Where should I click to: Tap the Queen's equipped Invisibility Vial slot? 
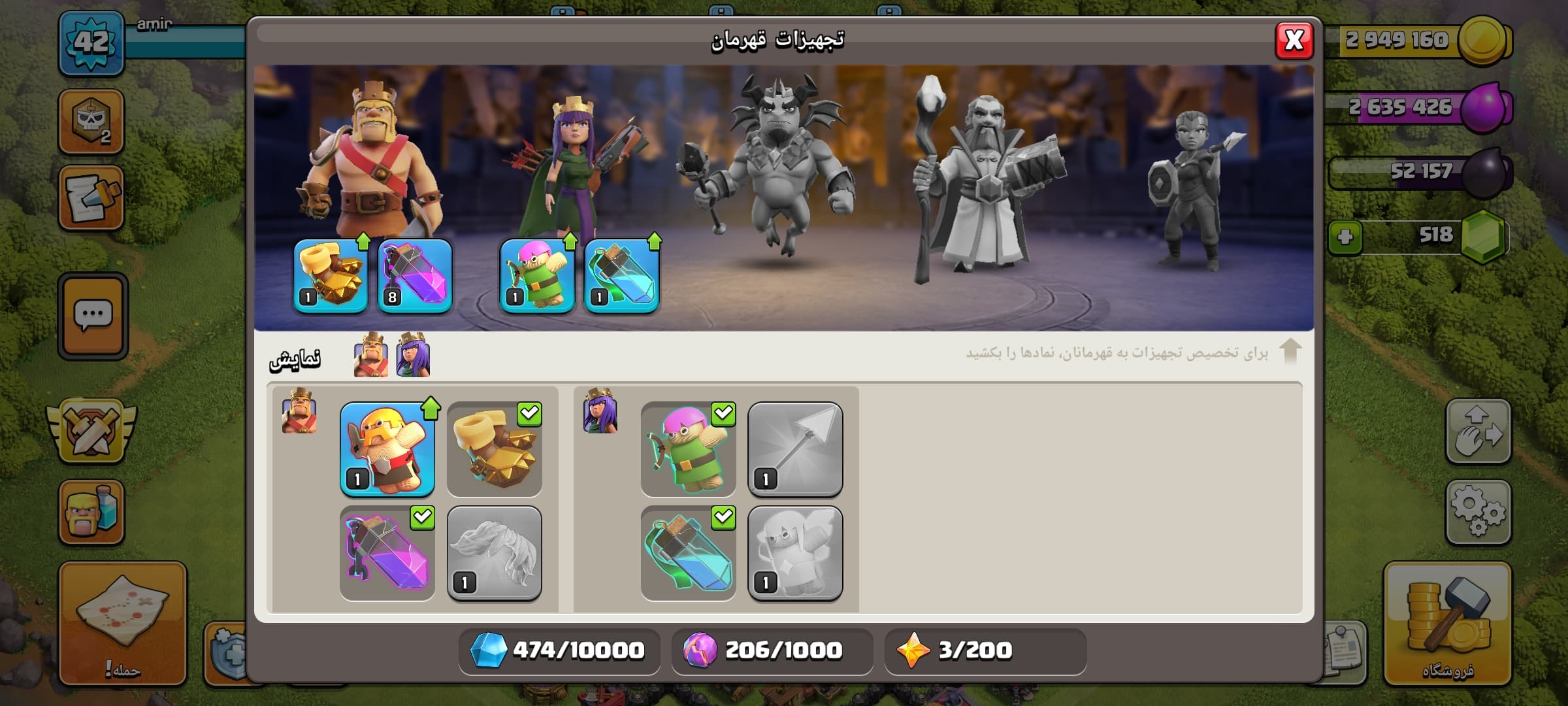click(621, 276)
